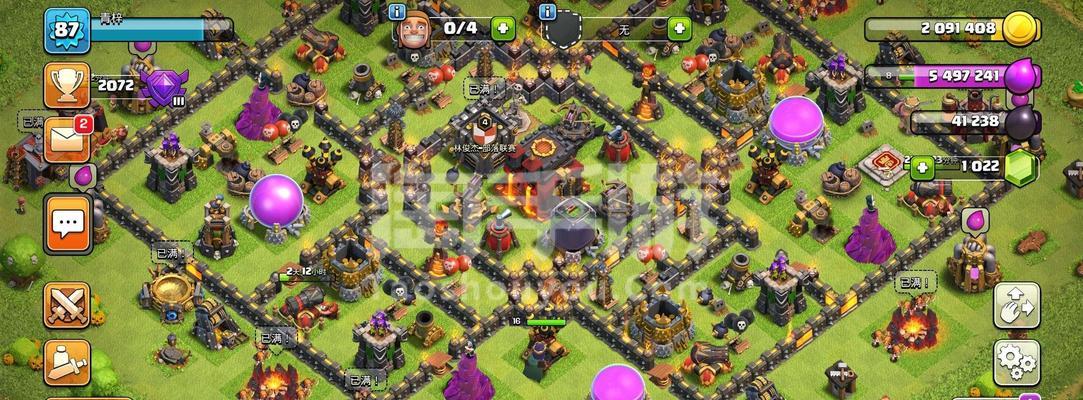Tap the crossed swords attack button

coord(67,304)
